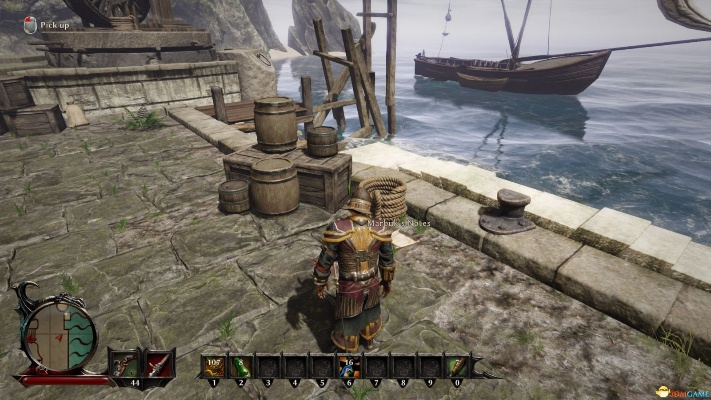Use the item in hotbar slot 1
This screenshot has height=400, width=711.
212,365
